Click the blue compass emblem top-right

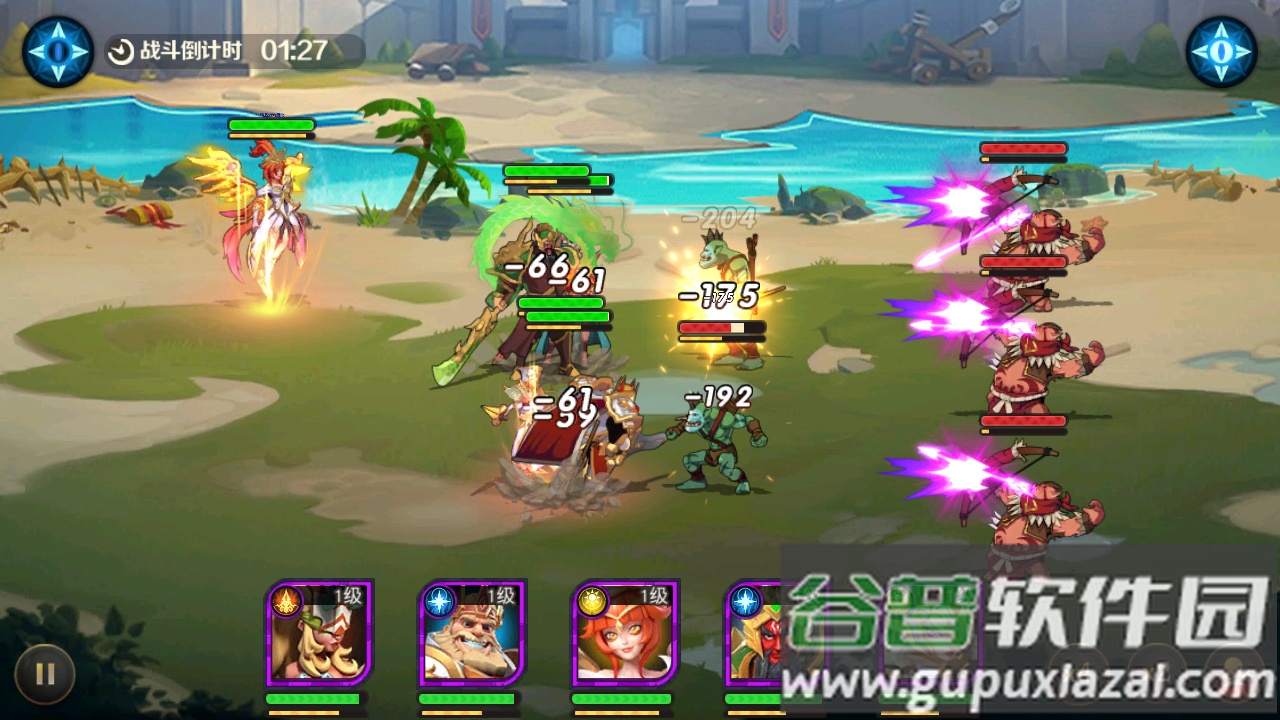click(x=1222, y=49)
